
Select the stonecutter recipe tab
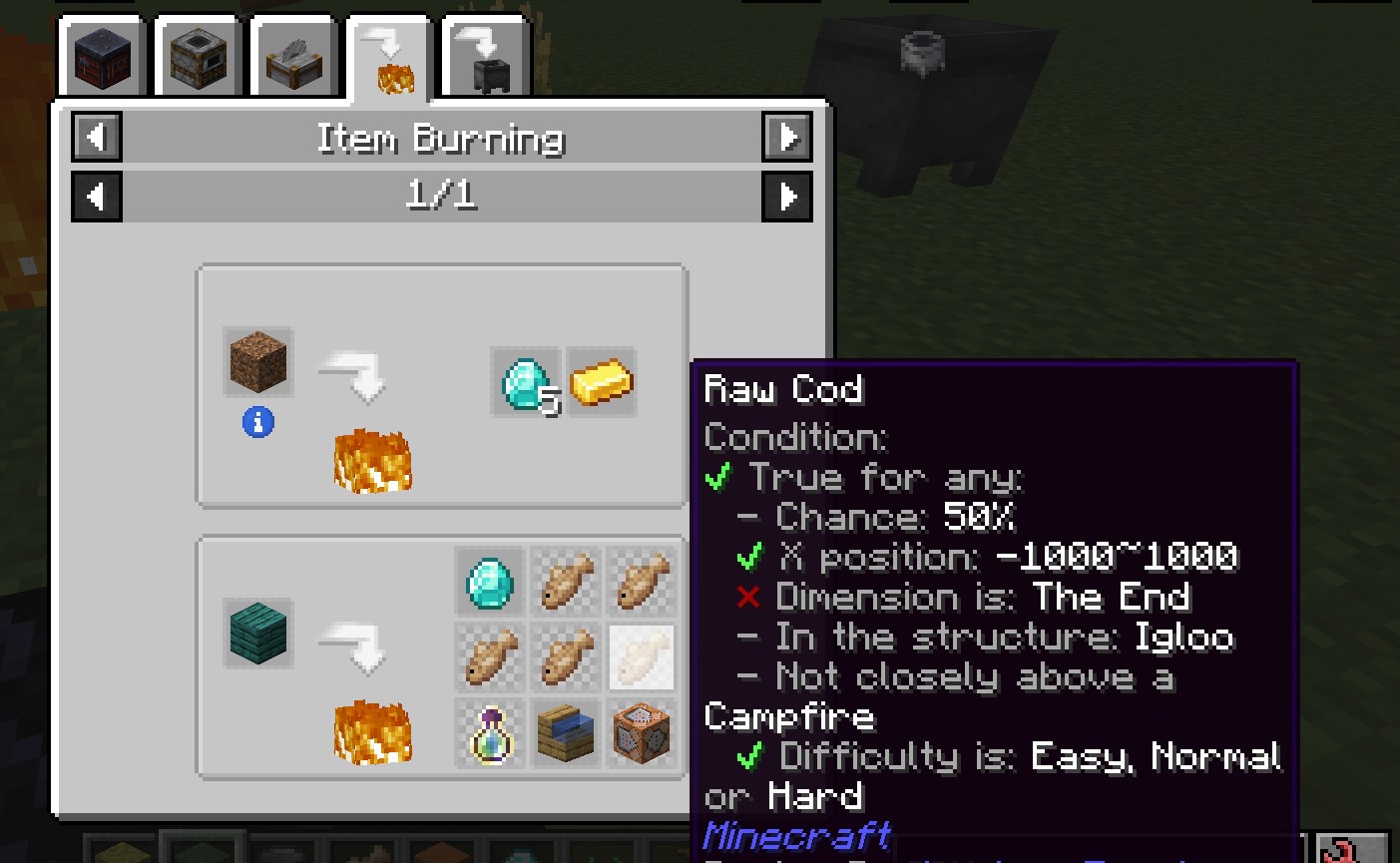(294, 59)
